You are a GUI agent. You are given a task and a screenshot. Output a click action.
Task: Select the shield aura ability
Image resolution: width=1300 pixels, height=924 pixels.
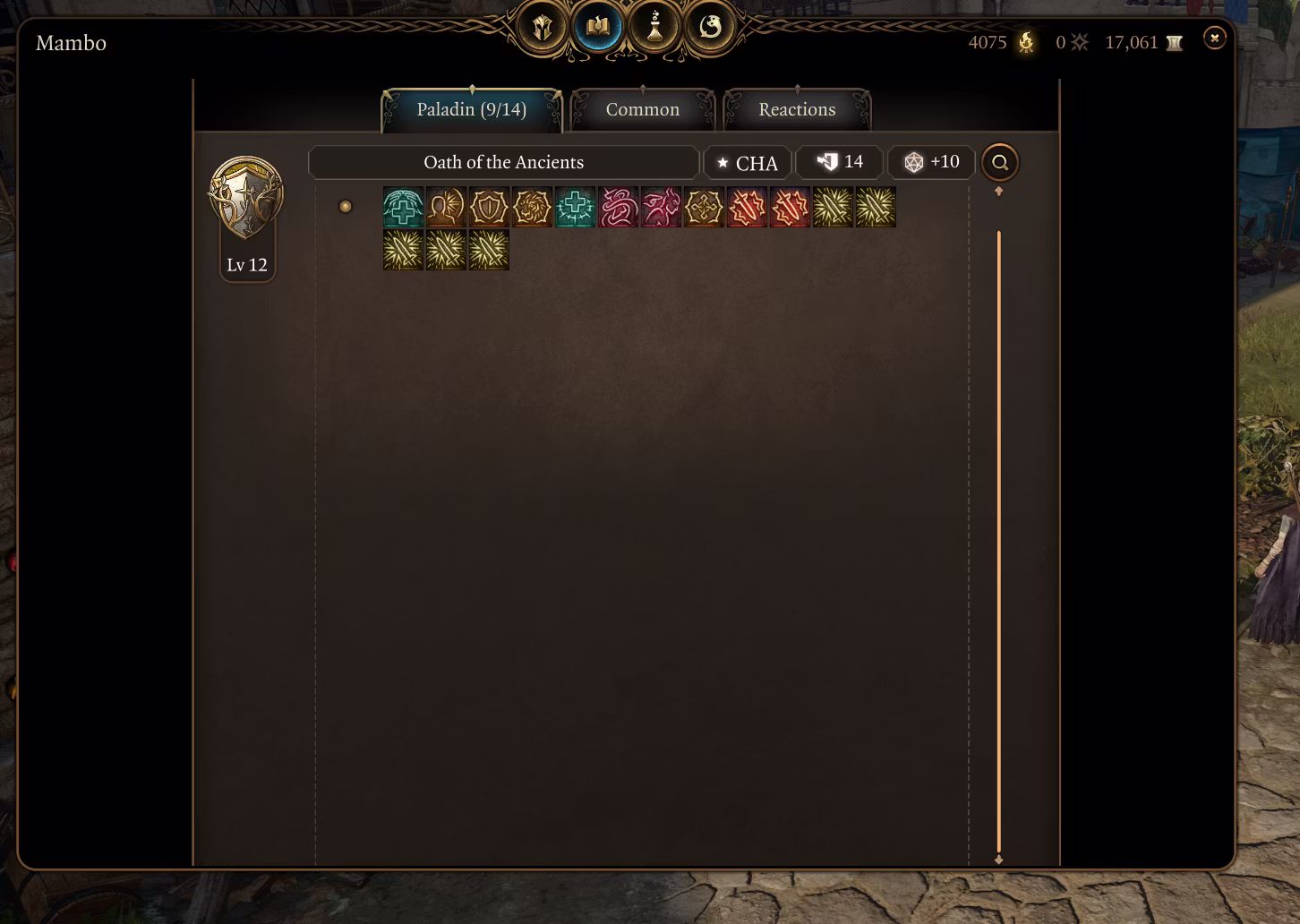point(489,208)
